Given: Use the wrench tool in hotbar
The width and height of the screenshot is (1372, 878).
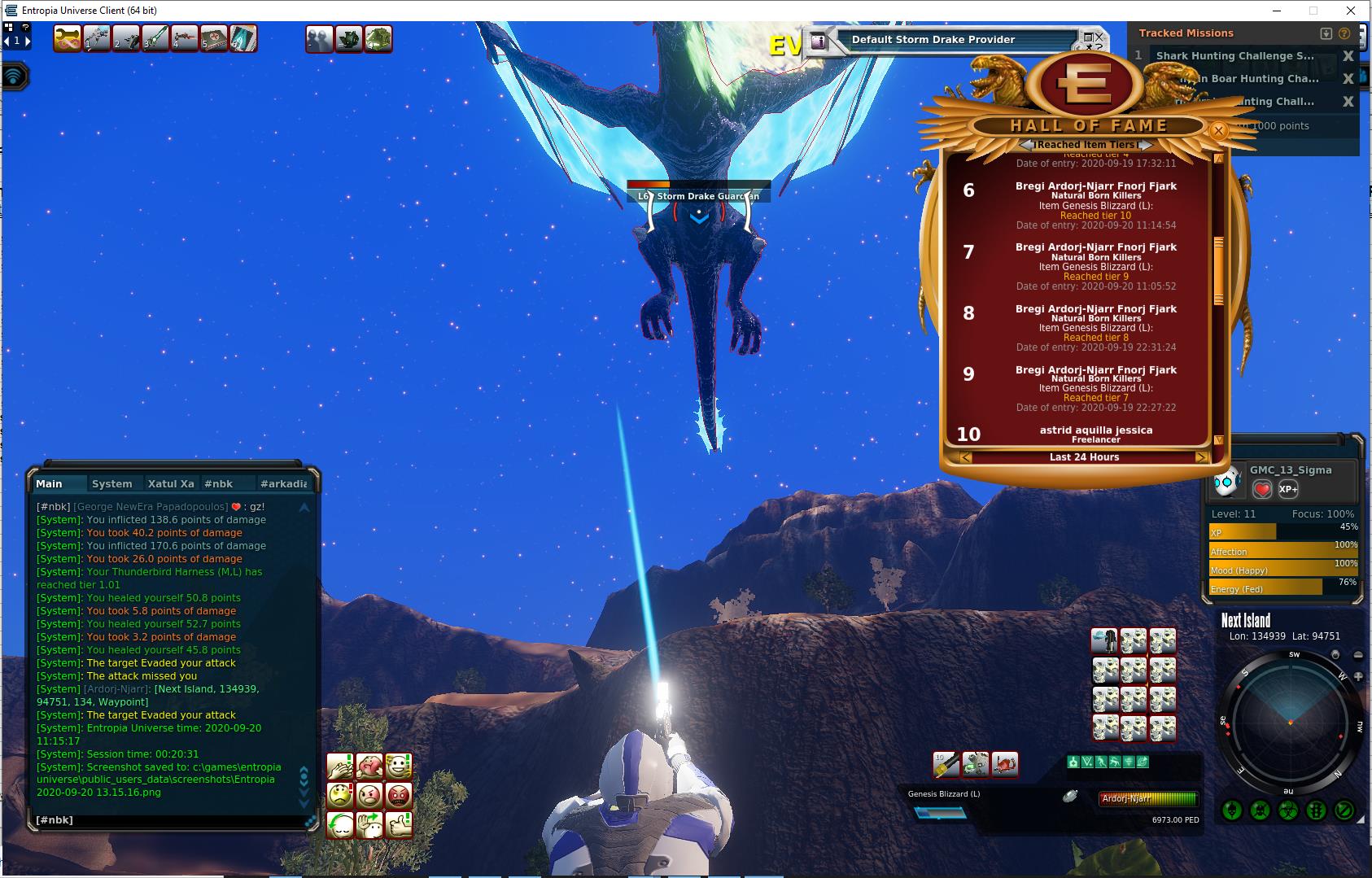Looking at the screenshot, I should pos(68,38).
